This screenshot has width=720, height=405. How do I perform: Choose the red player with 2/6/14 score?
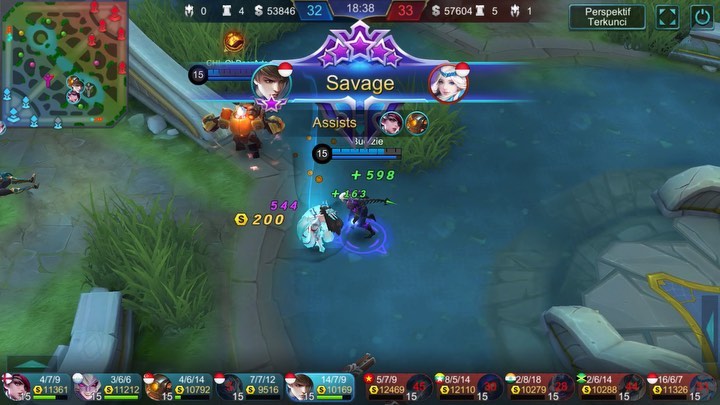click(x=610, y=387)
